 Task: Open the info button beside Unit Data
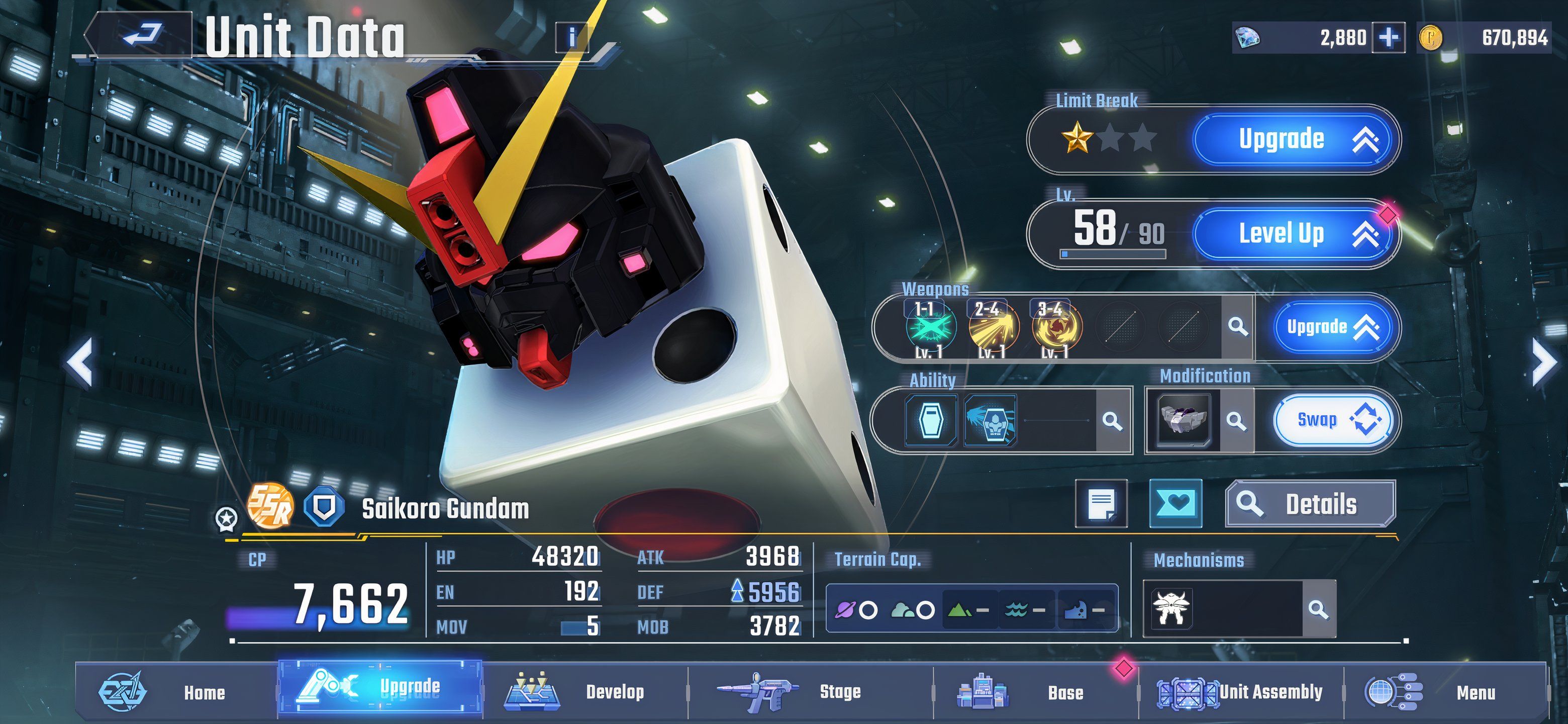click(571, 38)
